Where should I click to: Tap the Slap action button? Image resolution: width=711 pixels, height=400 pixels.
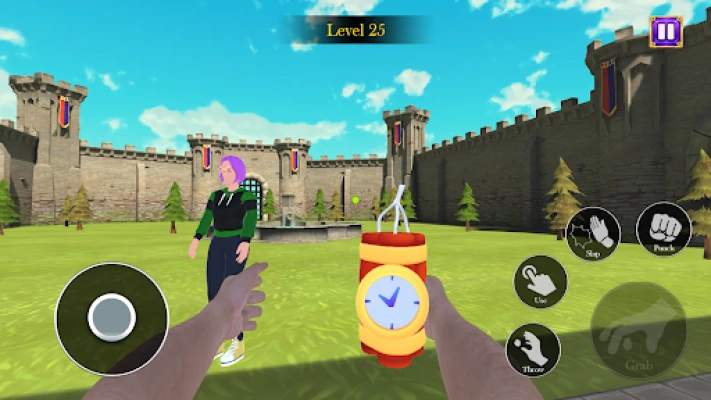593,234
